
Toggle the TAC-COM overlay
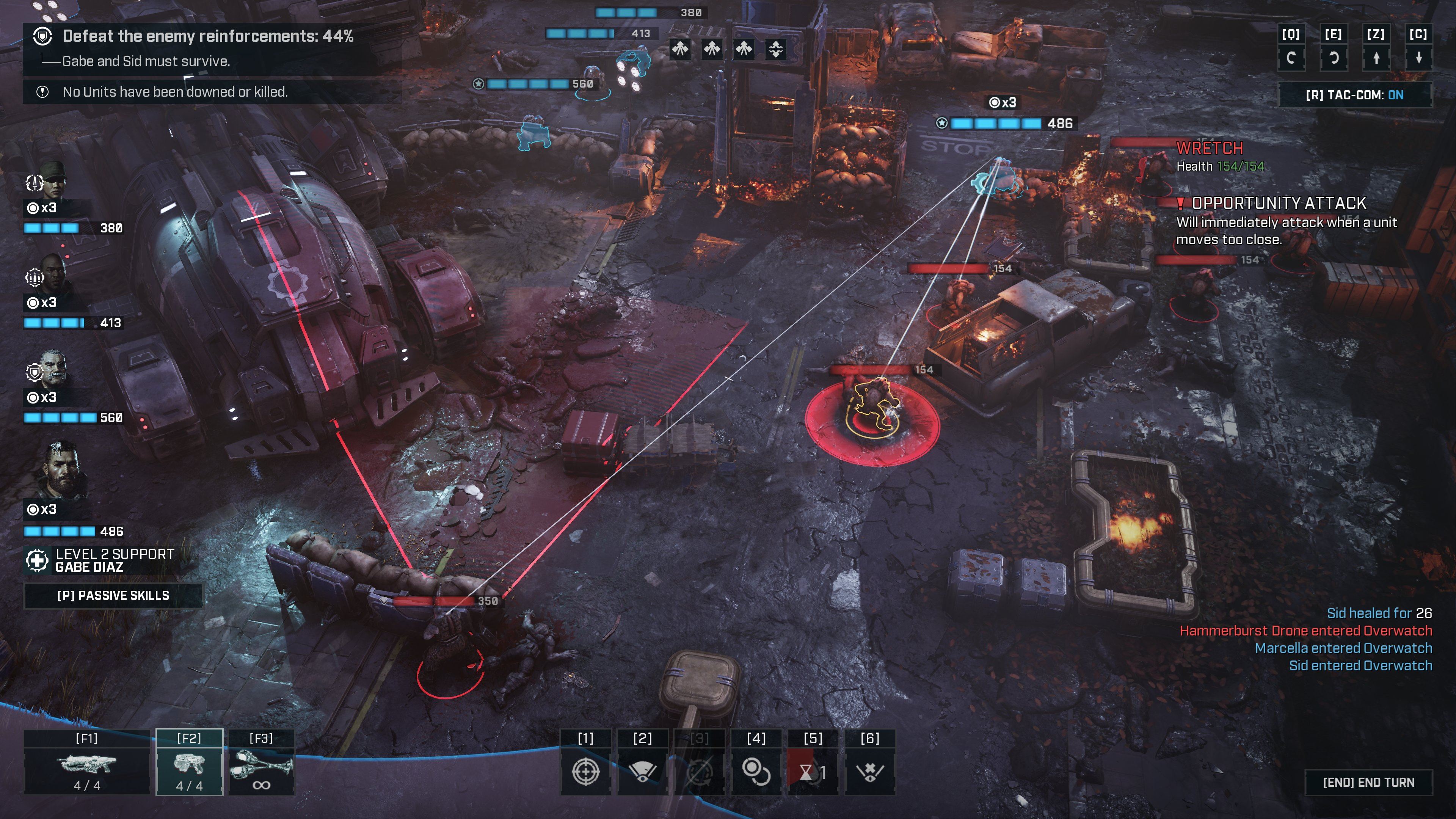(1355, 95)
